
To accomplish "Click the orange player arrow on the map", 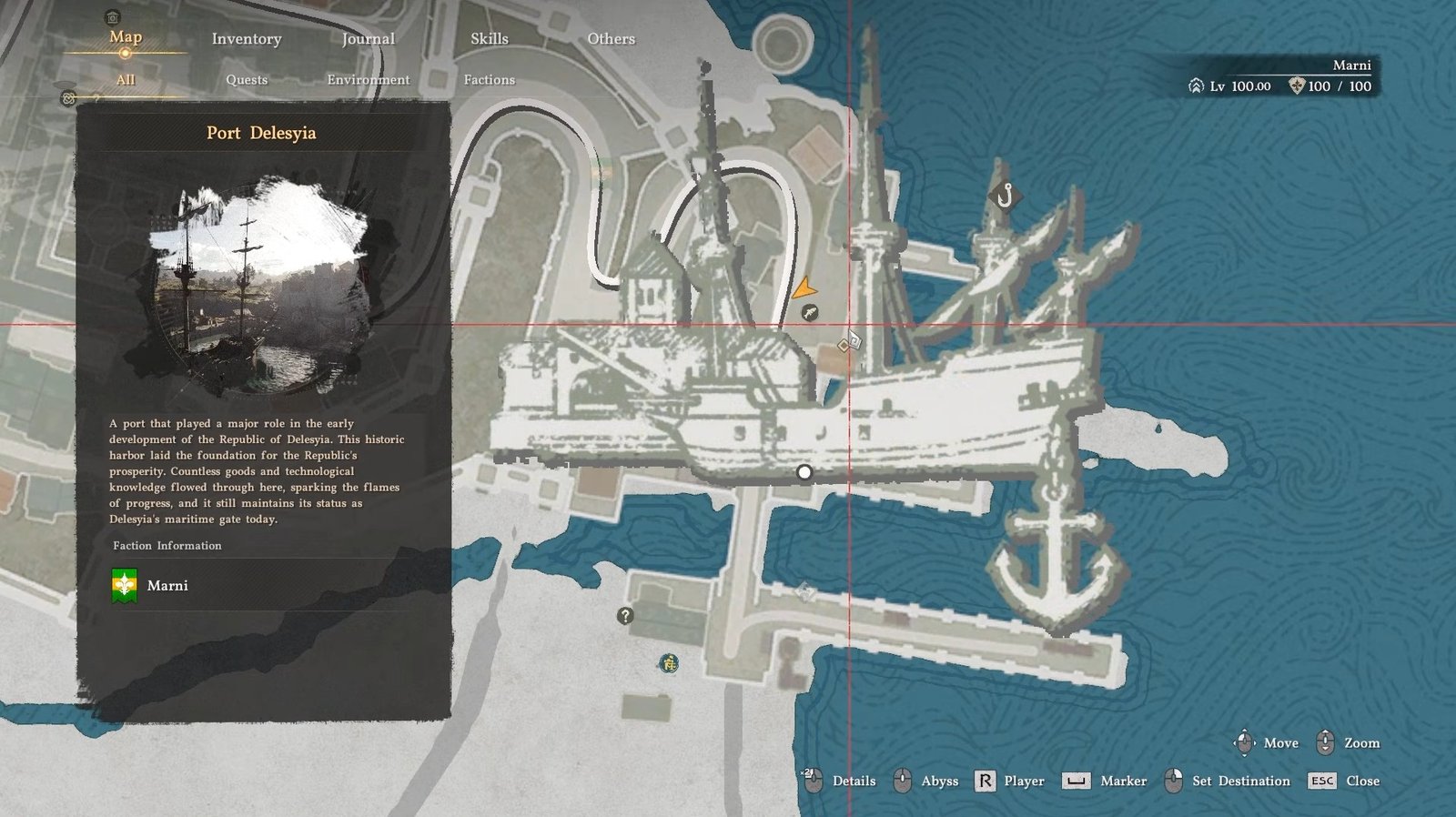I will (803, 289).
